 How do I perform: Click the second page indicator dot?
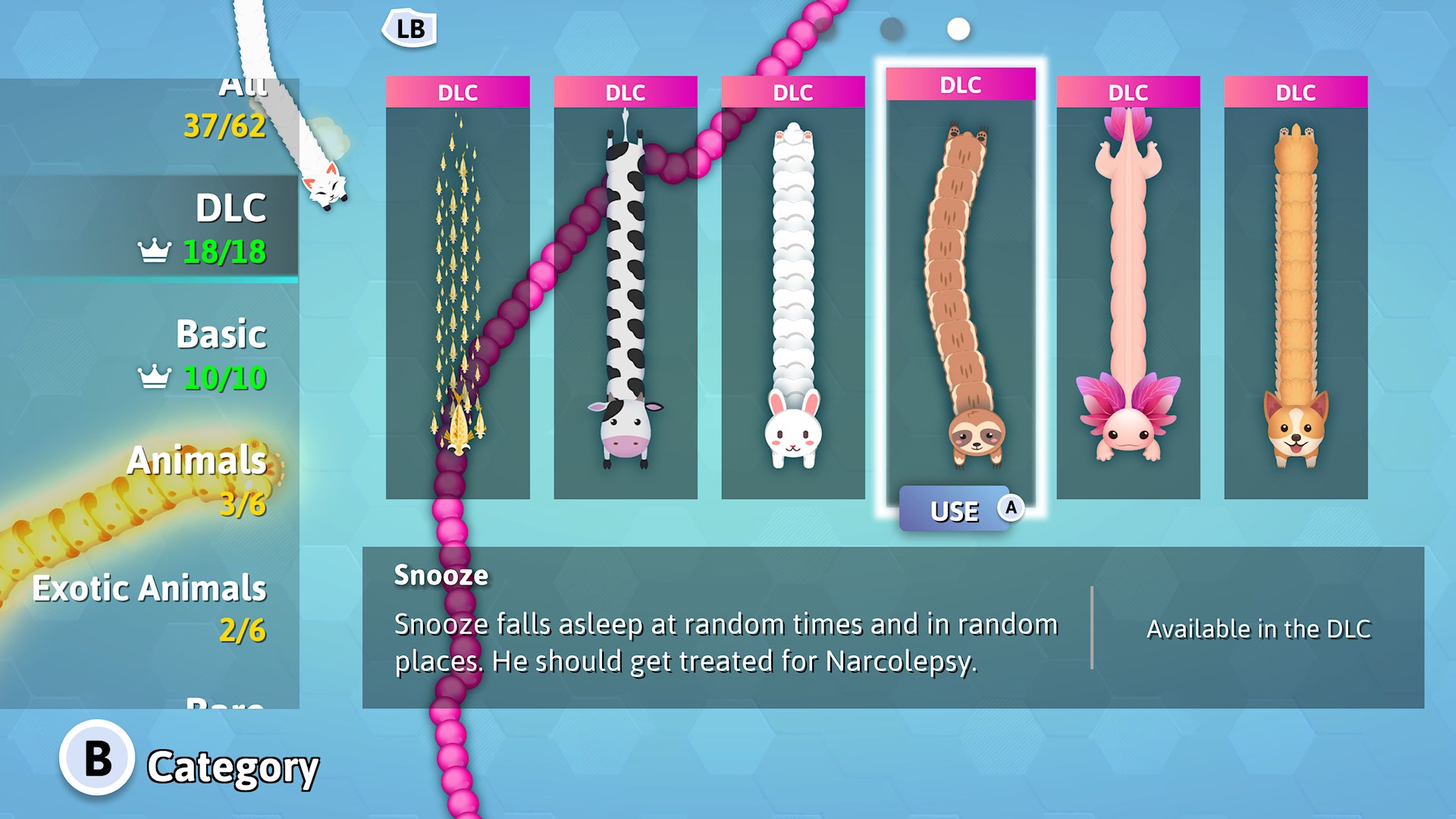957,30
